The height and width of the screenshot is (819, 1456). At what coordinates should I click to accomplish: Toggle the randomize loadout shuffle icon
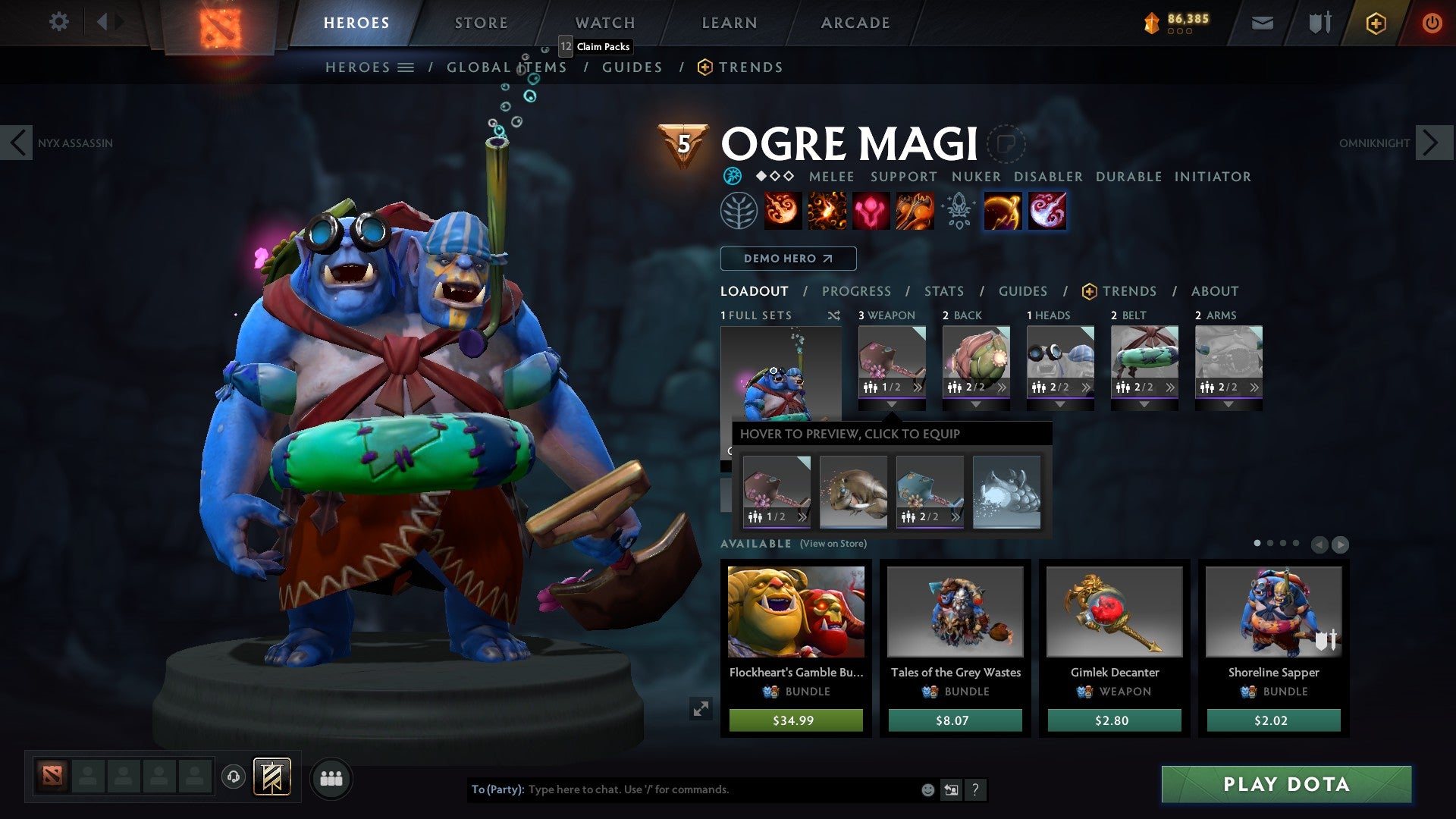[x=836, y=315]
